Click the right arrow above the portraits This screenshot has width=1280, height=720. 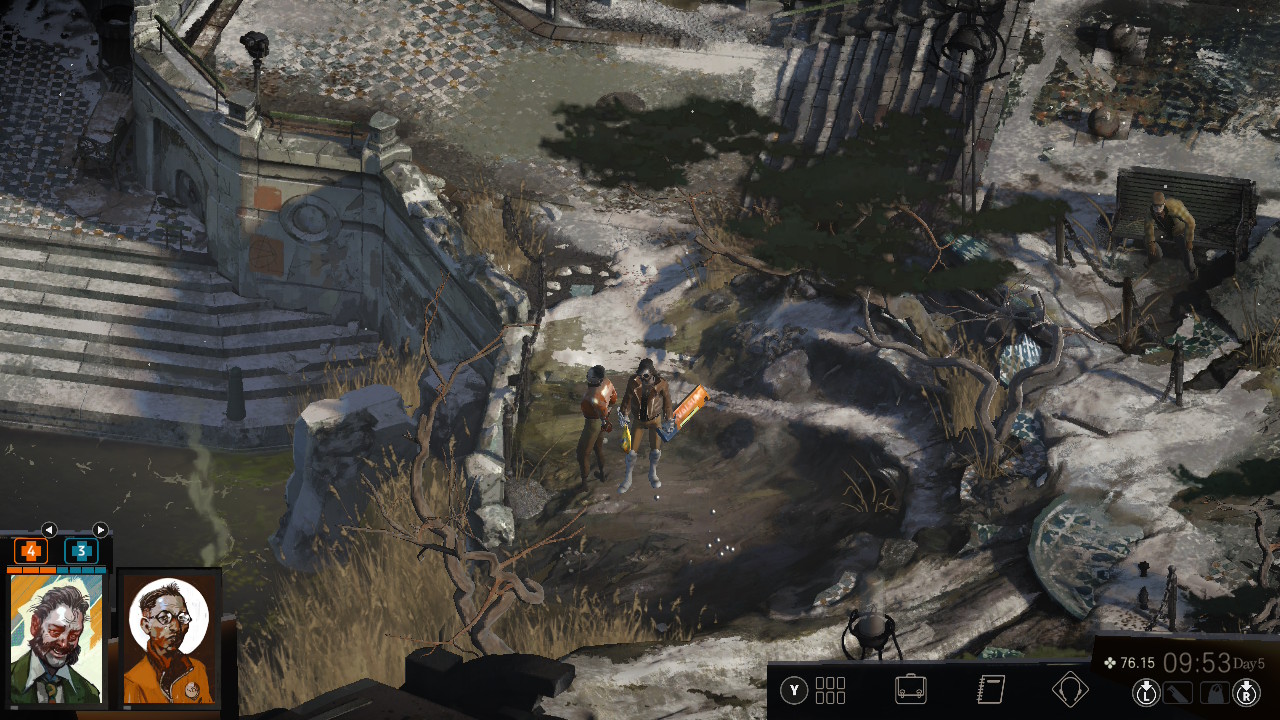point(100,530)
